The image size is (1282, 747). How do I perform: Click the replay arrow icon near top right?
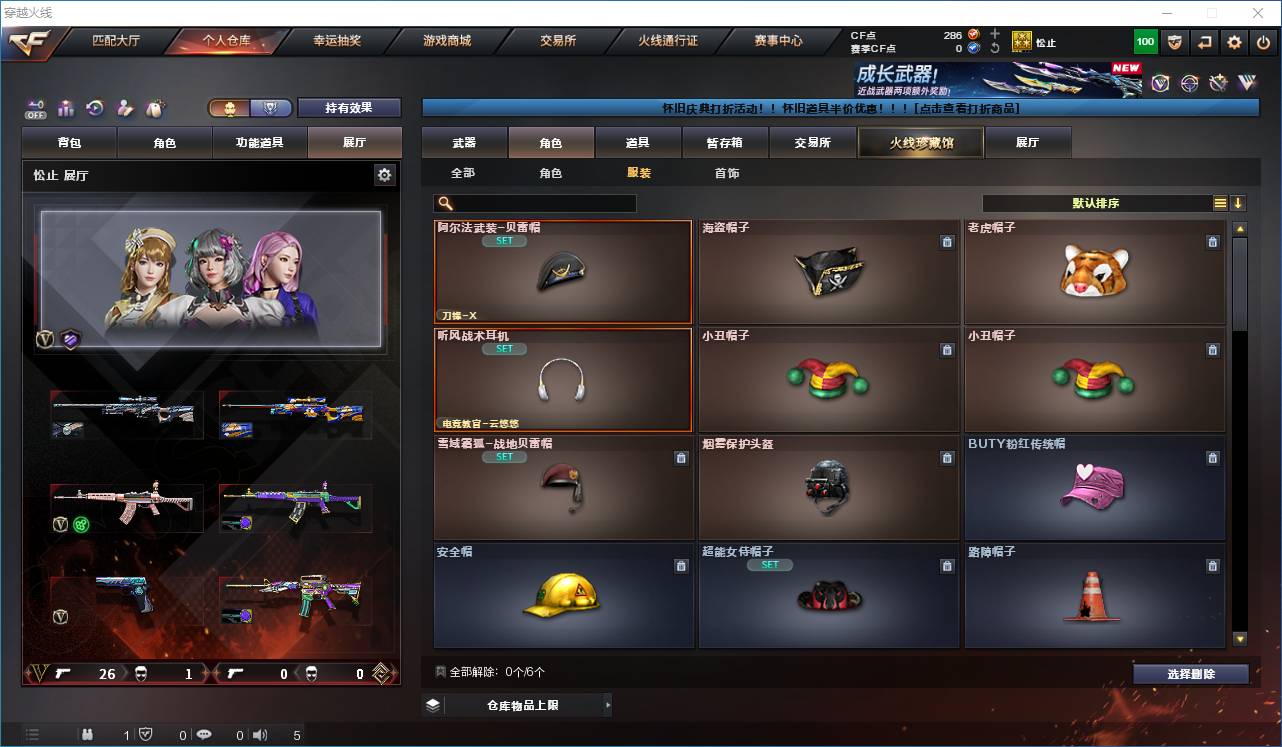pyautogui.click(x=1204, y=42)
